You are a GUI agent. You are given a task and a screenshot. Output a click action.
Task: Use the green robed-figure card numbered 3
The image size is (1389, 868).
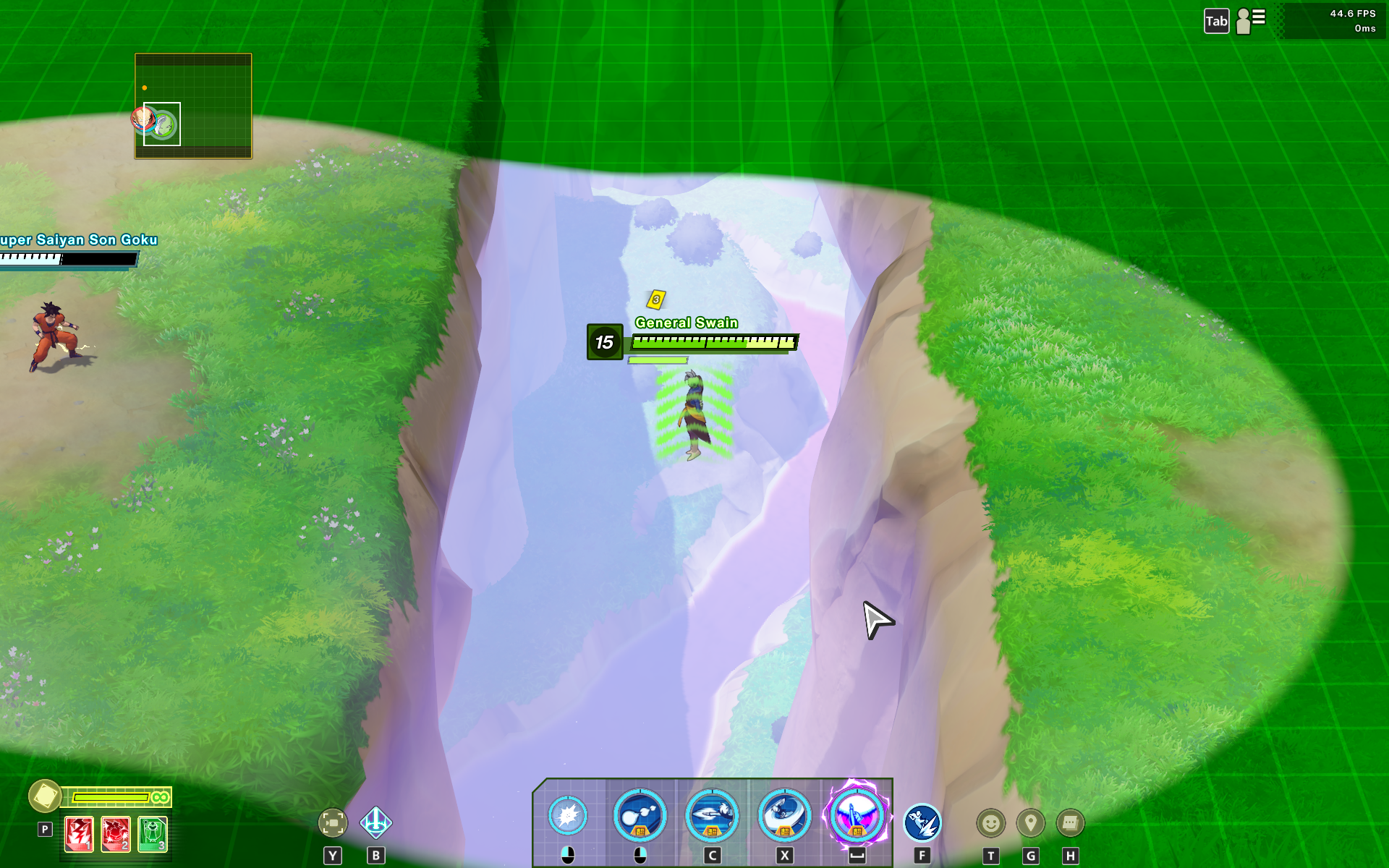(153, 834)
